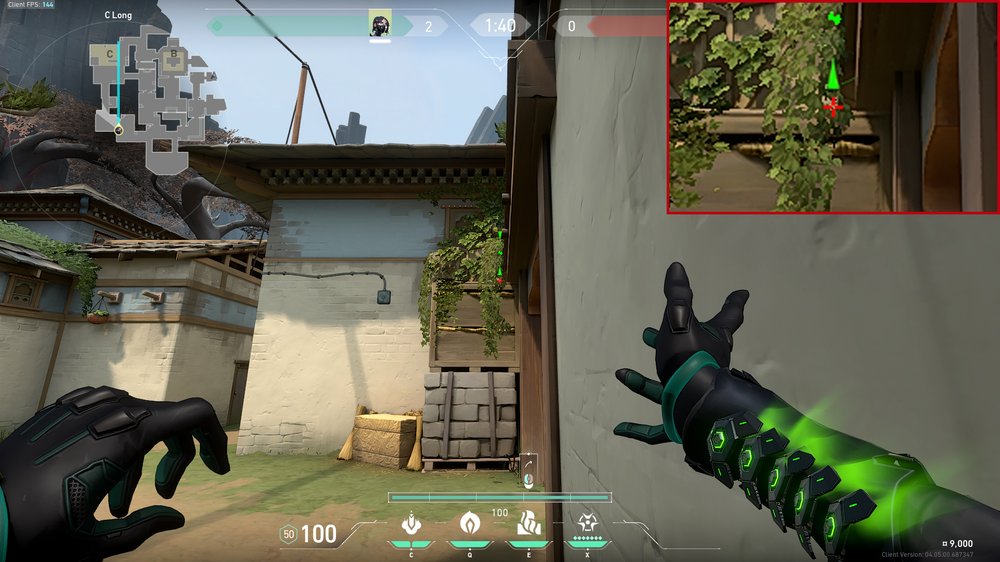Viewport: 1000px width, 562px height.
Task: Click the B site marker on minimap
Action: (173, 54)
